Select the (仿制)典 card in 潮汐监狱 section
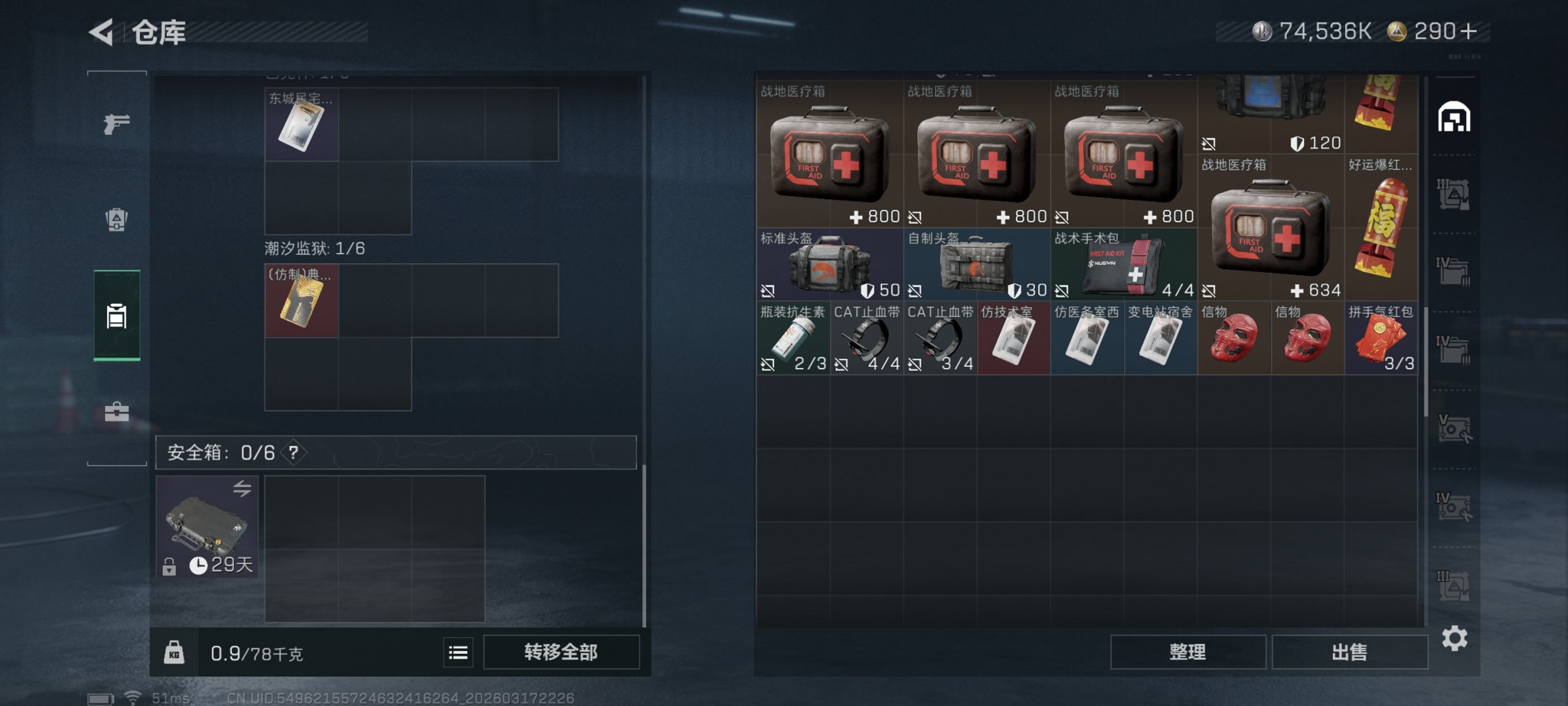1568x706 pixels. 301,301
